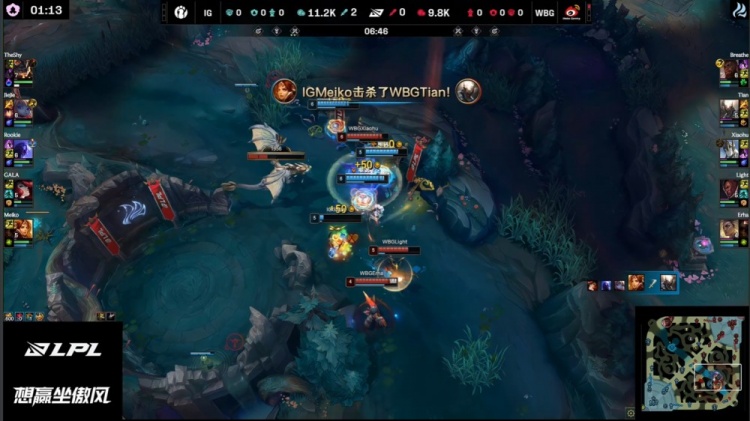This screenshot has height=421, width=750.
Task: Click the victim portrait in the kill announcement
Action: 468,91
